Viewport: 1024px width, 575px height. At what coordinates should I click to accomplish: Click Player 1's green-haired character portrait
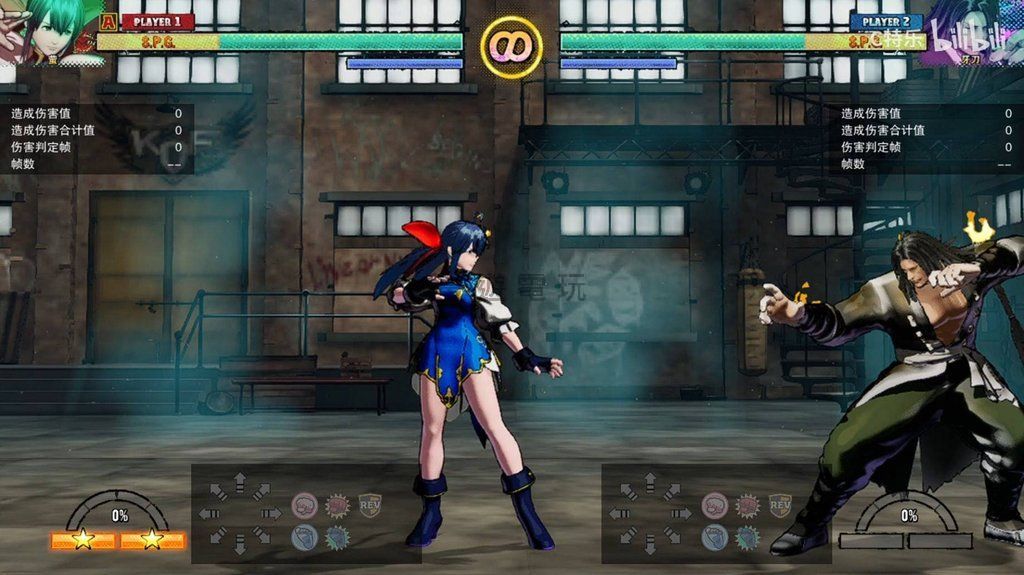tap(45, 30)
